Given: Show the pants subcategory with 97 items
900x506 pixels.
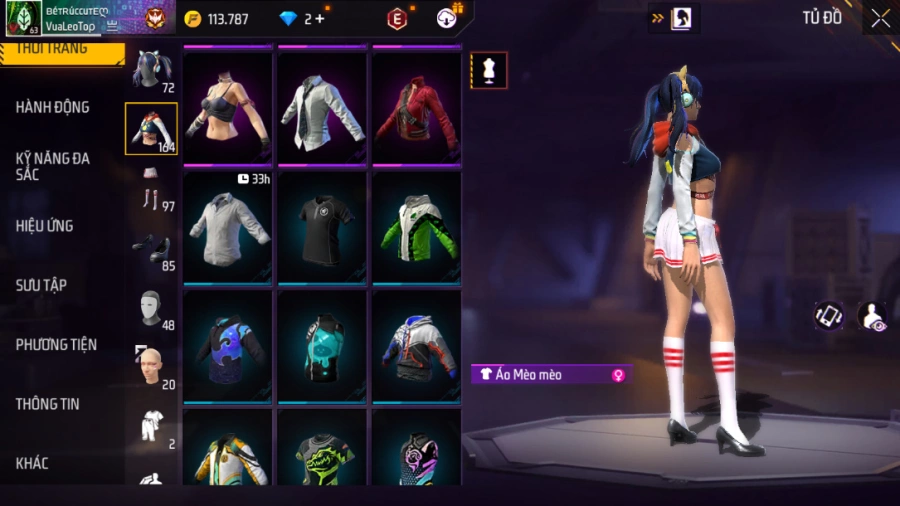Looking at the screenshot, I should pyautogui.click(x=152, y=191).
